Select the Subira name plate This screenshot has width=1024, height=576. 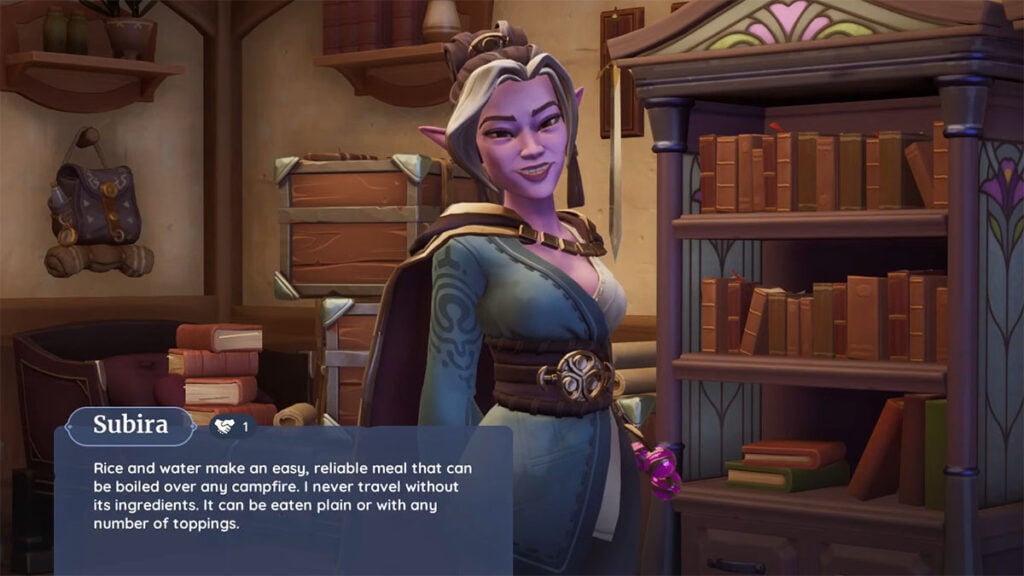(130, 425)
